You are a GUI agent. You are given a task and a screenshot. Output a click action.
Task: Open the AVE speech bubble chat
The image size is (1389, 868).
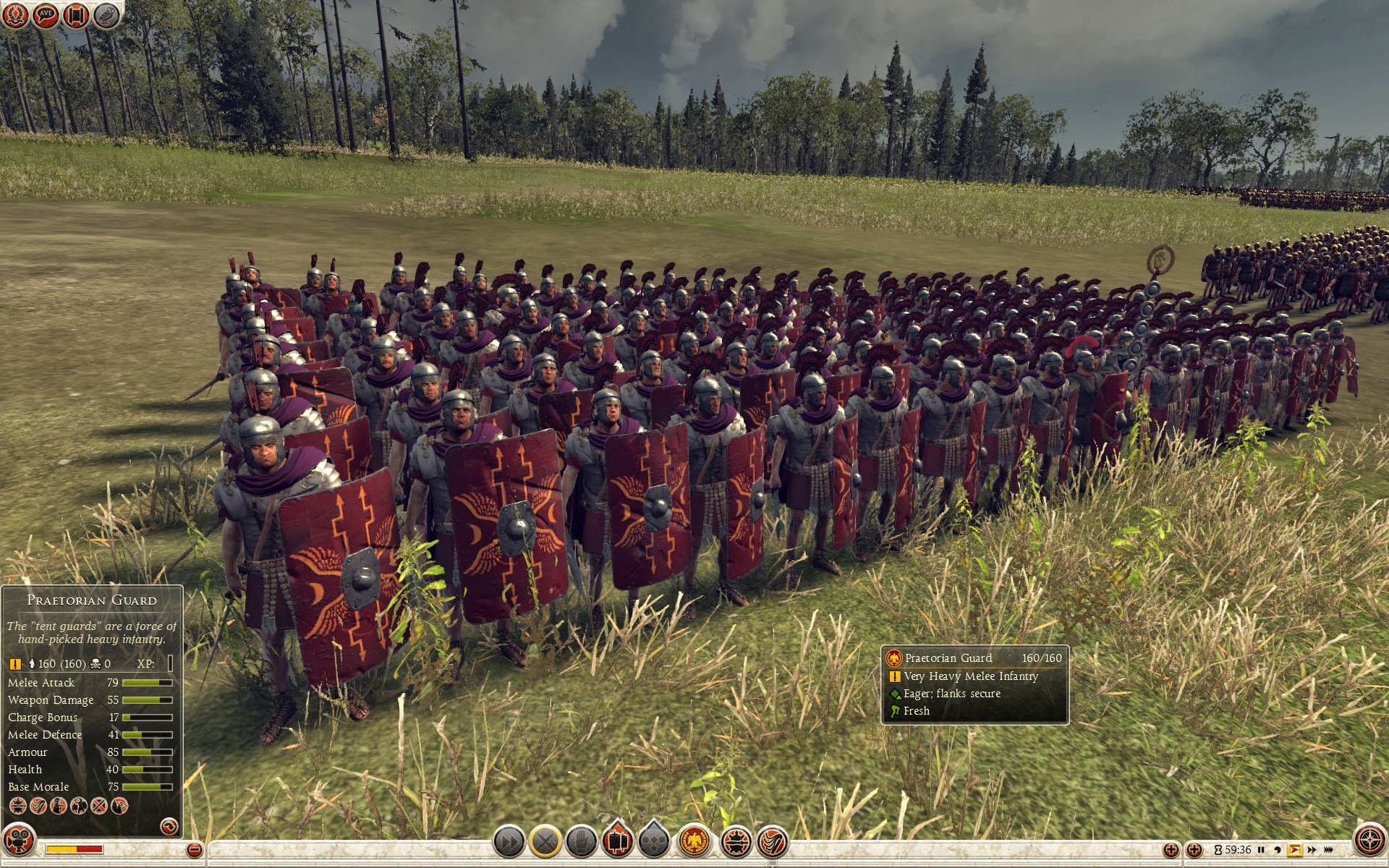point(46,14)
